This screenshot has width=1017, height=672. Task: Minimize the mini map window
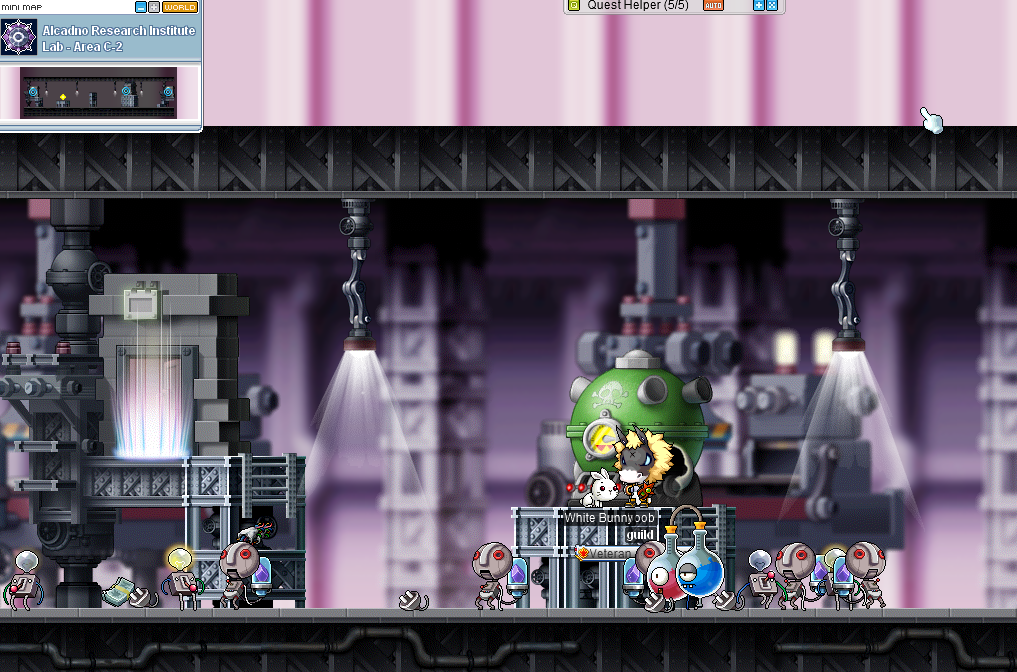click(140, 7)
